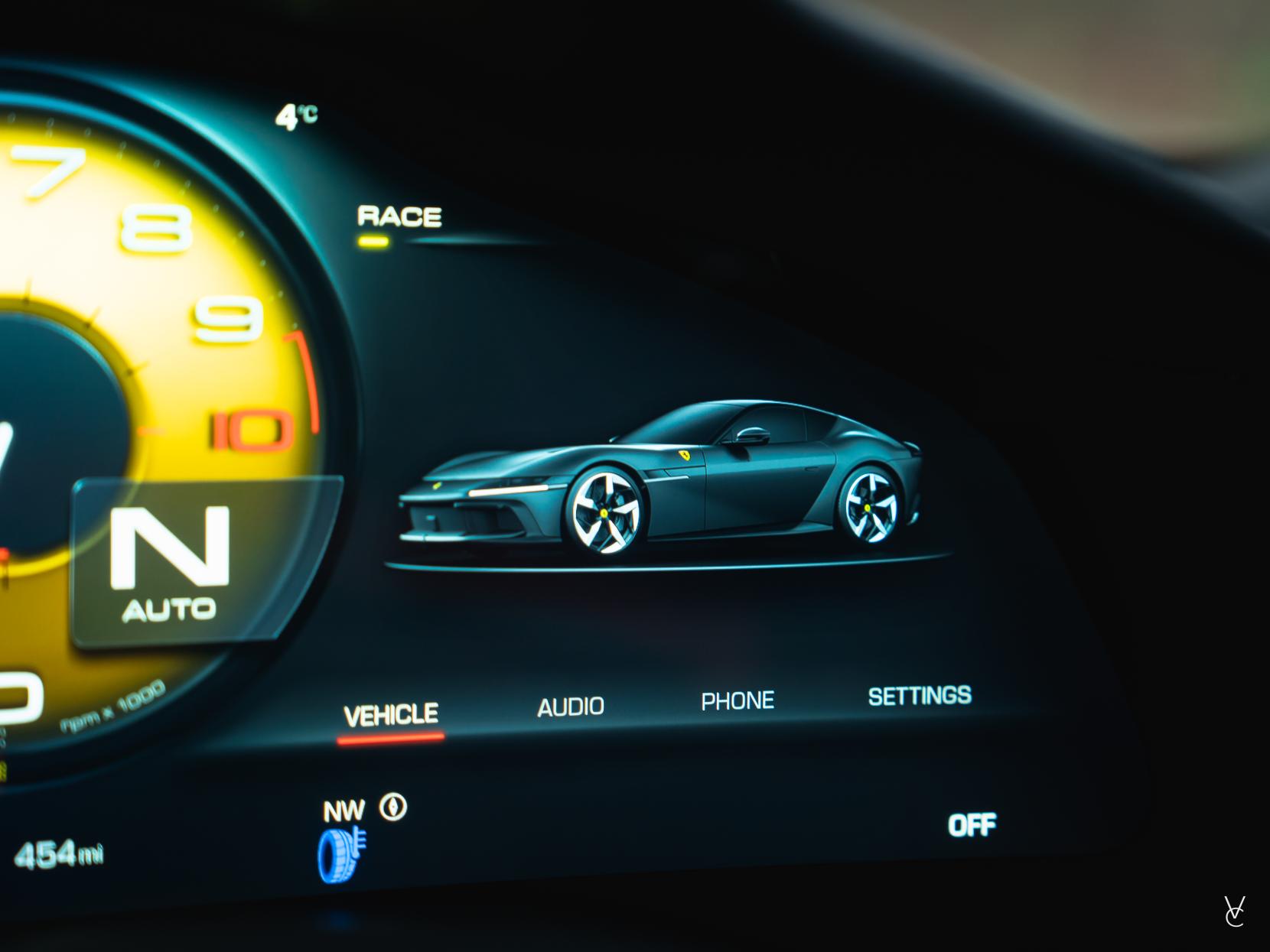Switch to the AUDIO tab
Viewport: 1270px width, 952px height.
click(571, 707)
